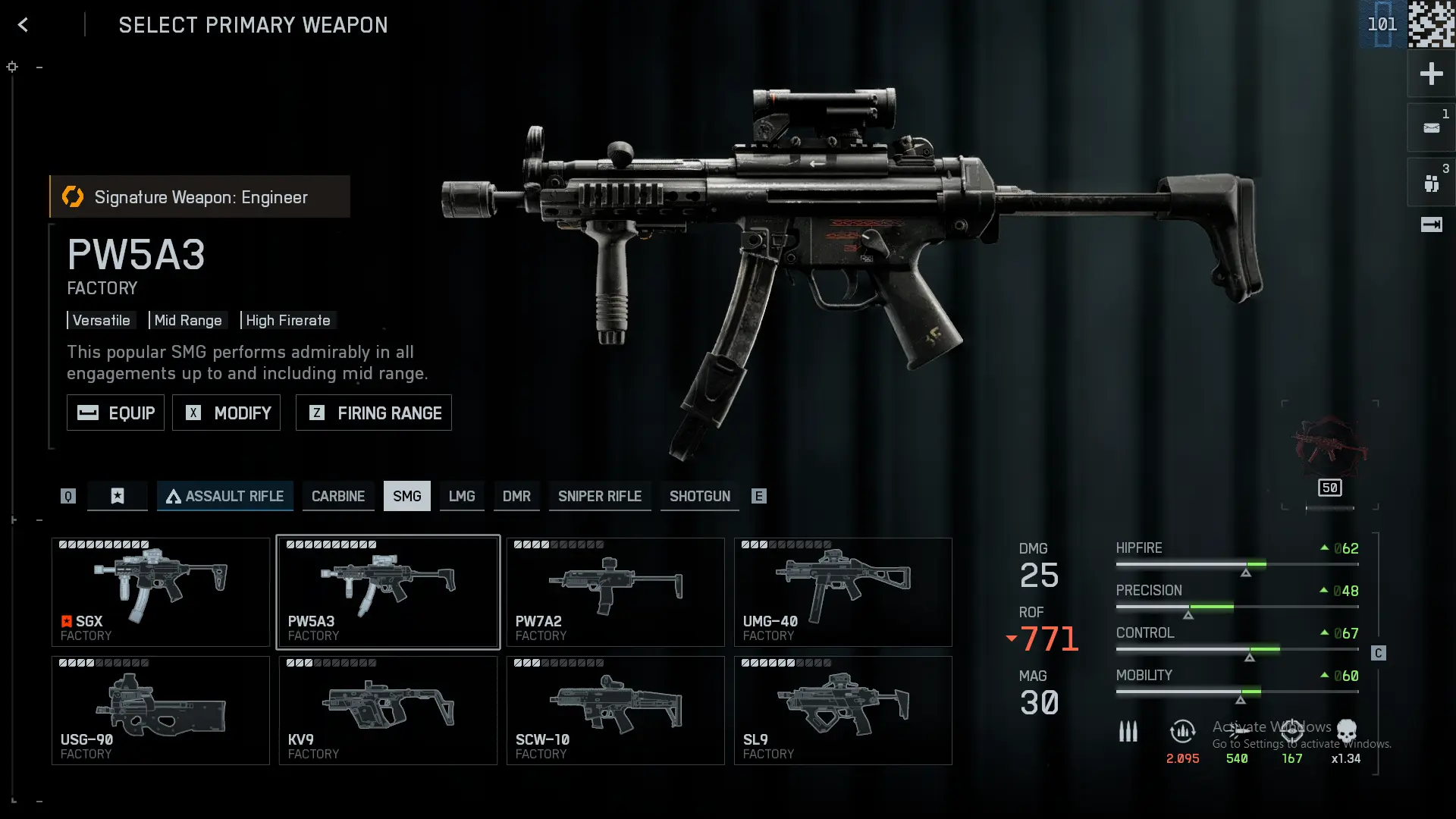Enter the Firing Range

[373, 413]
